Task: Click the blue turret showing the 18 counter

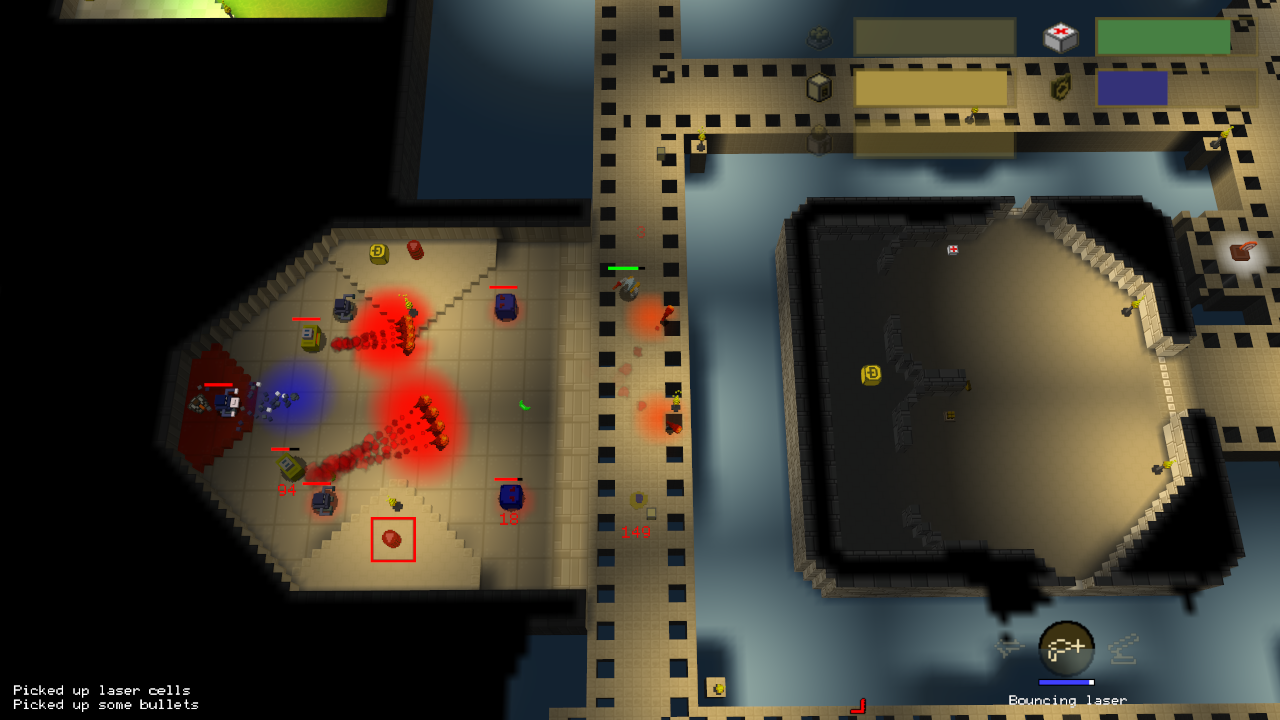Action: point(510,497)
